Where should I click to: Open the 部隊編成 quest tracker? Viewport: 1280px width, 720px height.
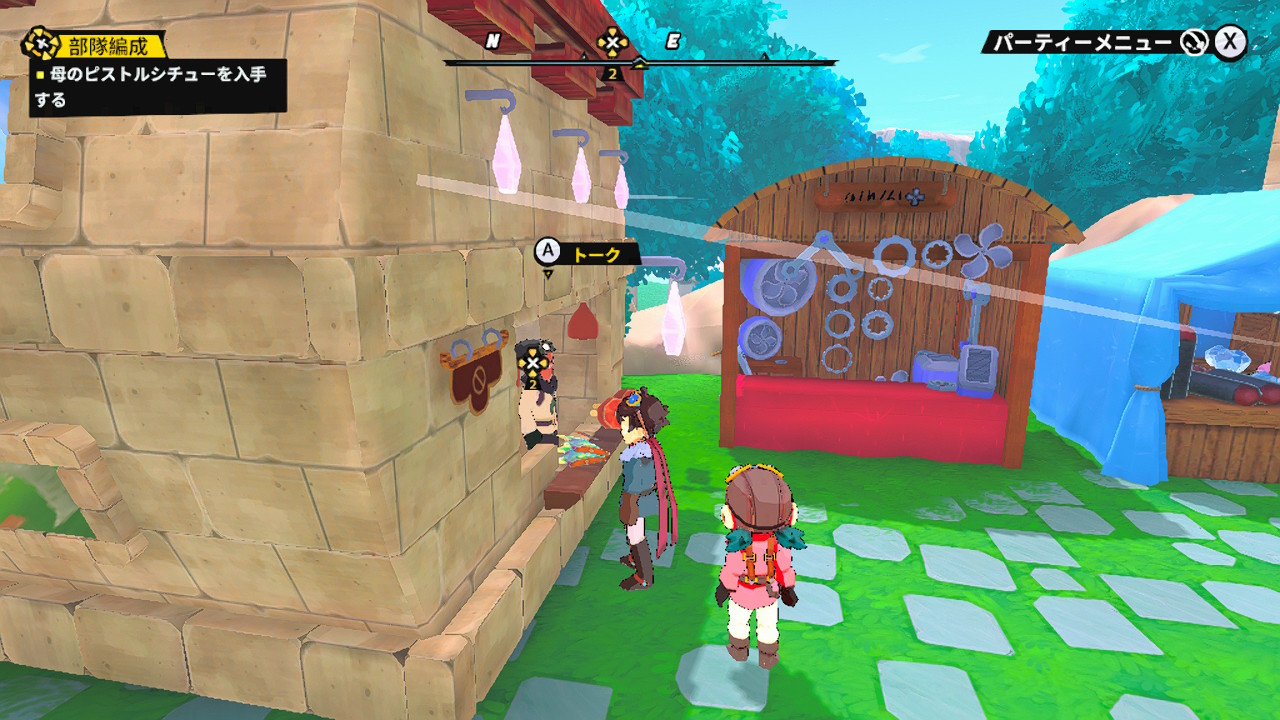(x=95, y=45)
